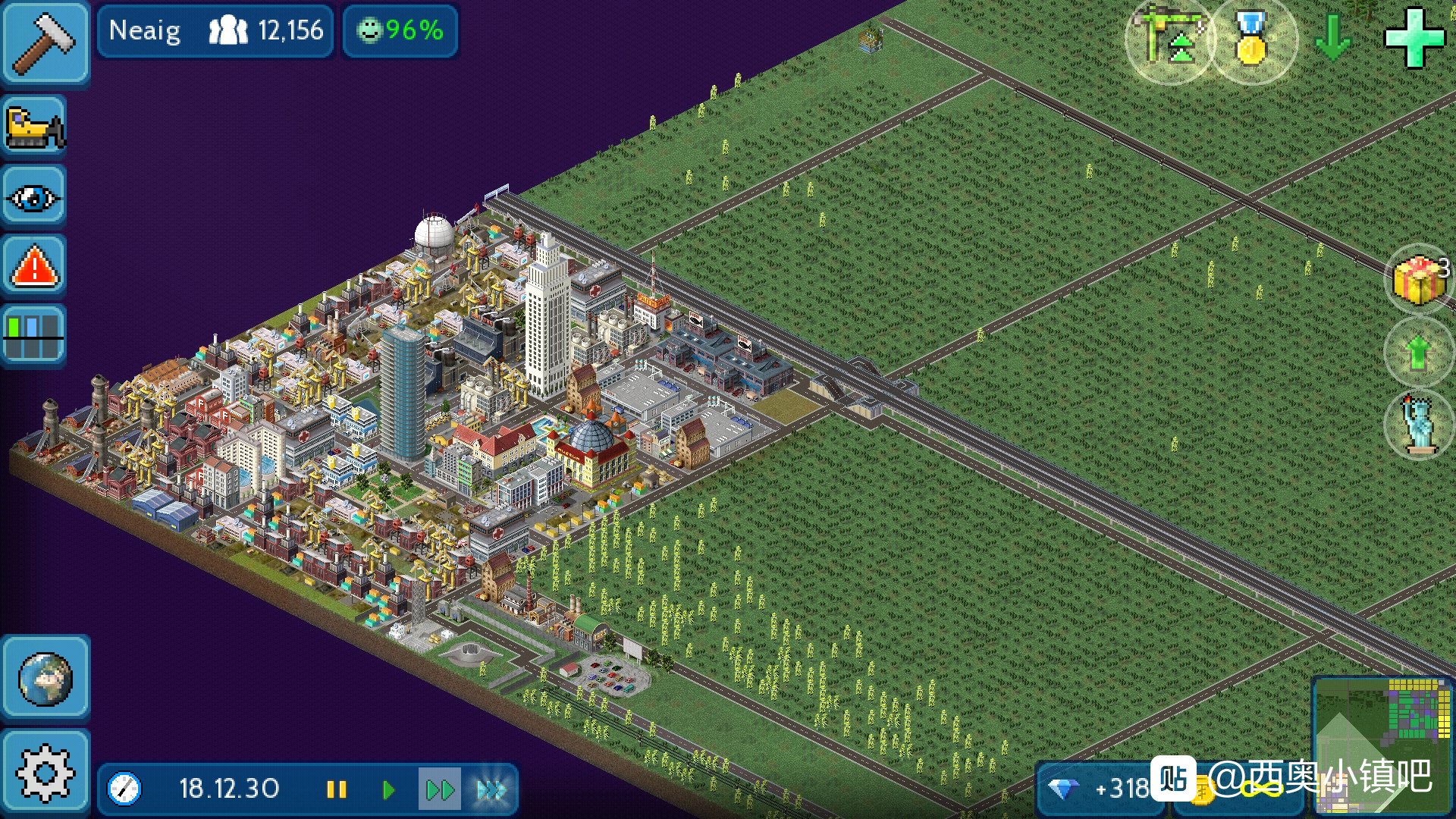Image resolution: width=1456 pixels, height=819 pixels.
Task: Open the diamond currency counter
Action: (x=1100, y=789)
